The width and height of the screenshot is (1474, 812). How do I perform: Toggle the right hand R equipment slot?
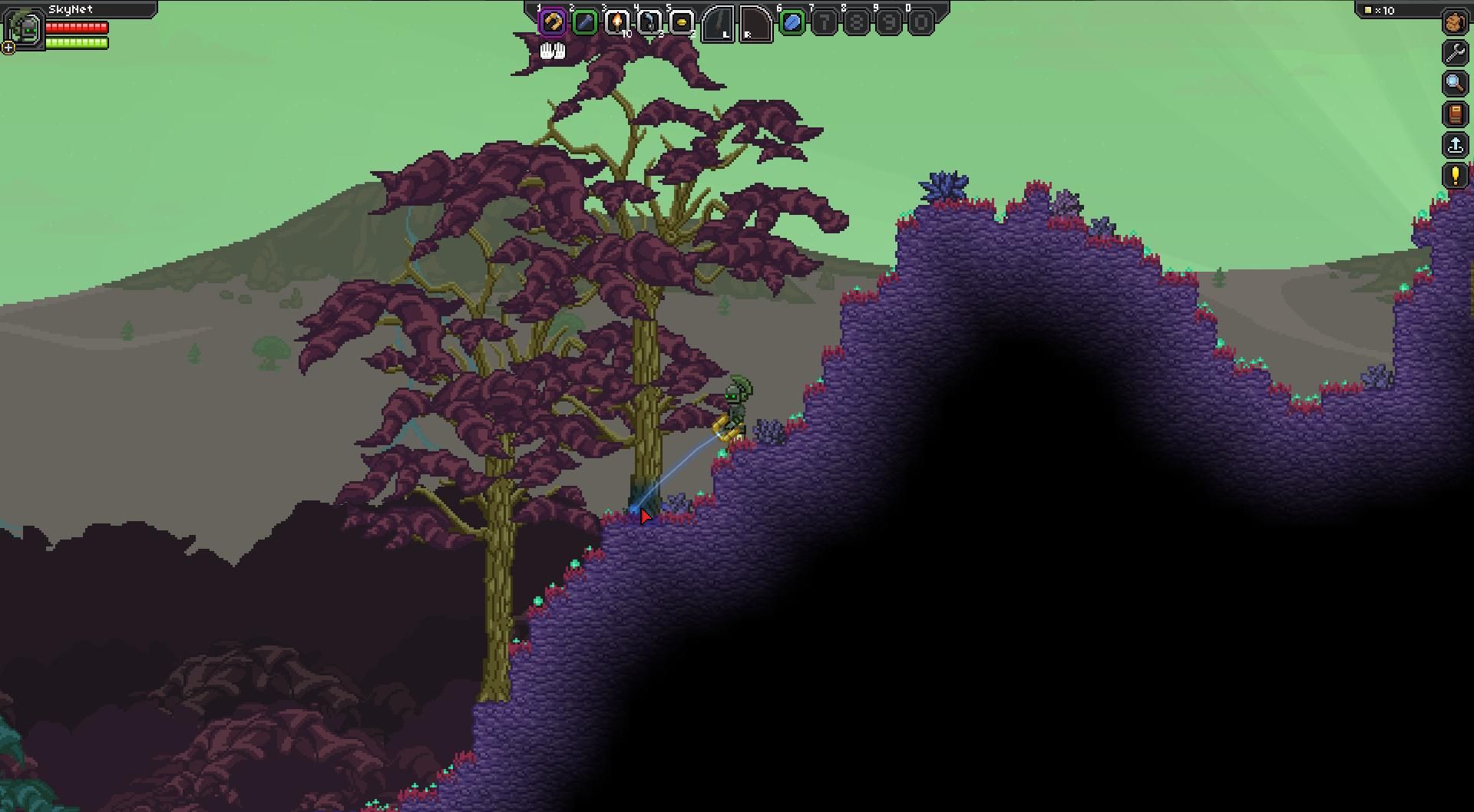tap(755, 23)
